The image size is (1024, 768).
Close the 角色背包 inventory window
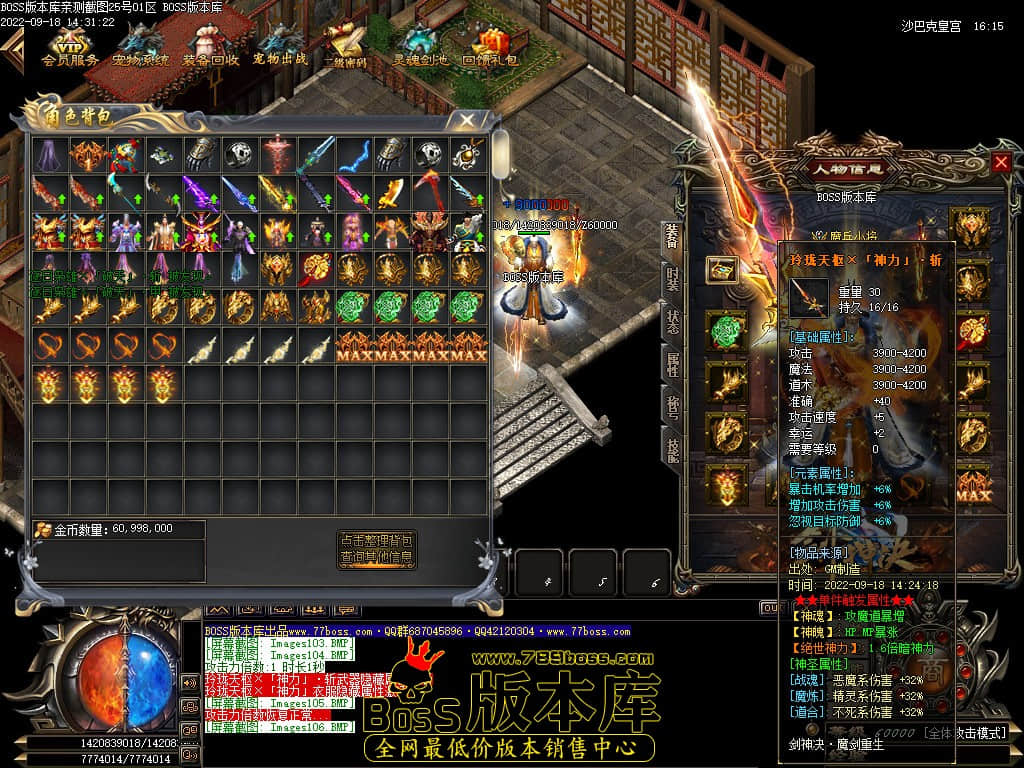467,120
